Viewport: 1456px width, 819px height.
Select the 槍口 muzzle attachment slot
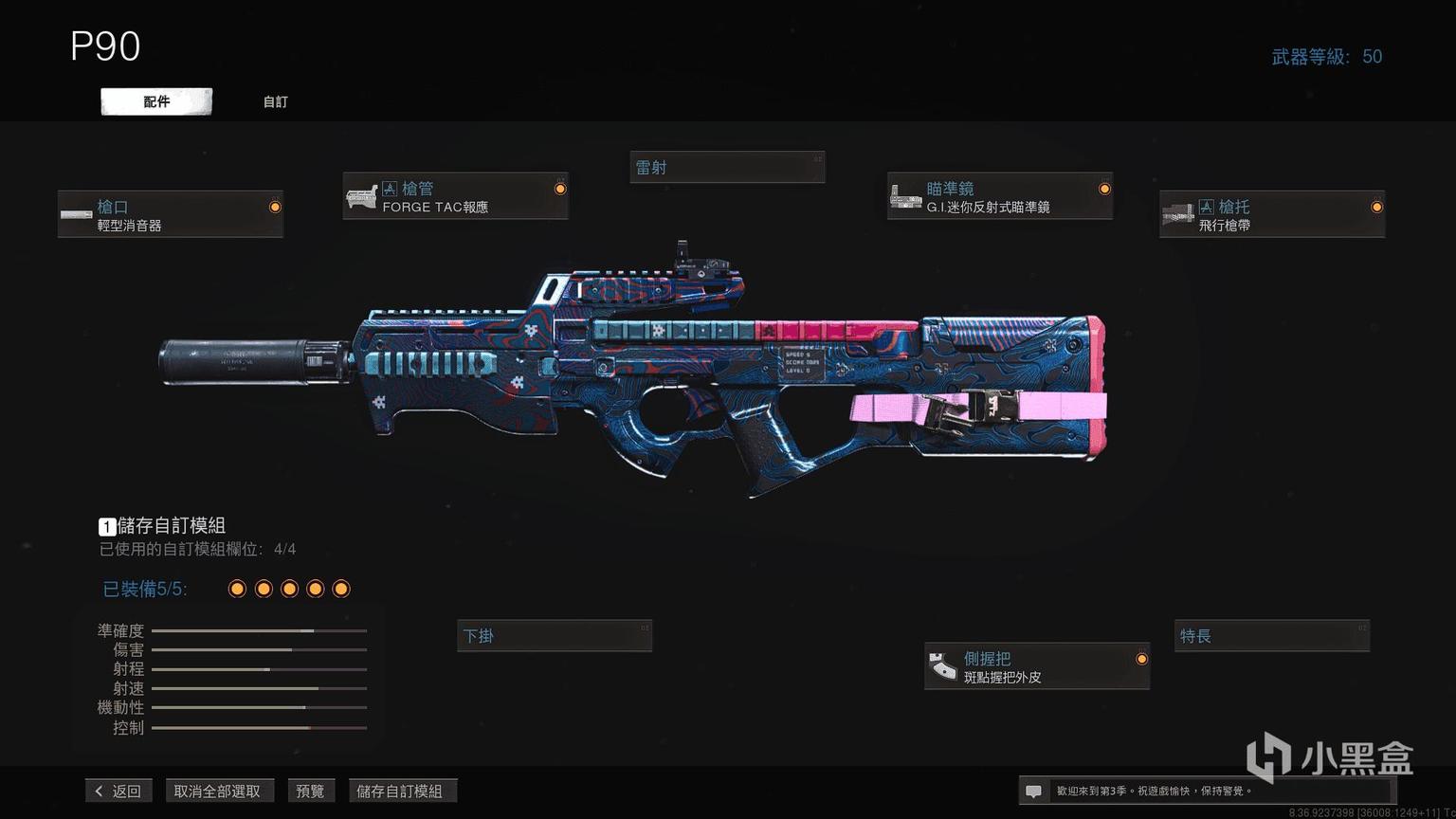[x=171, y=214]
